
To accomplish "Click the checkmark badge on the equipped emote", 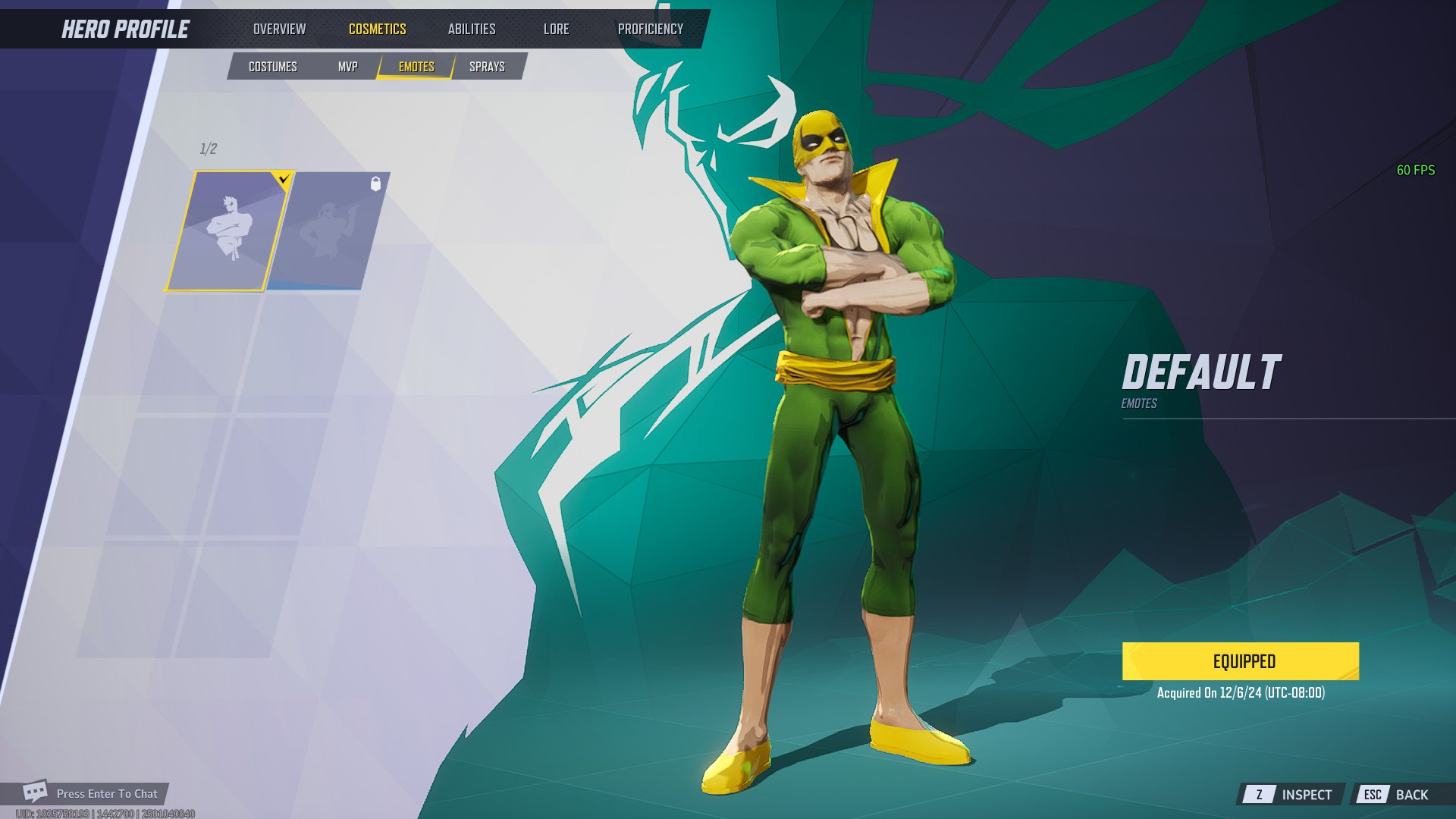I will (x=284, y=178).
